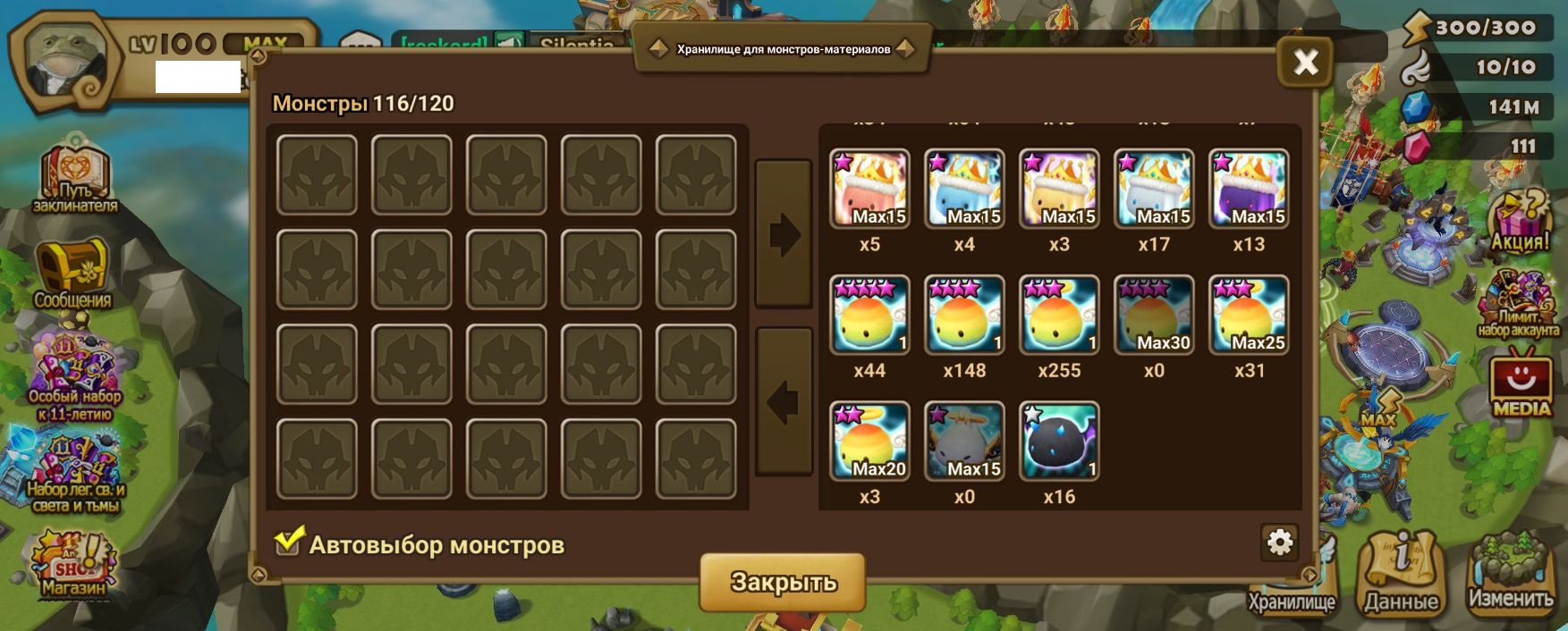Choose the purple king angelmon with x13
This screenshot has width=1568, height=631.
[x=1249, y=189]
